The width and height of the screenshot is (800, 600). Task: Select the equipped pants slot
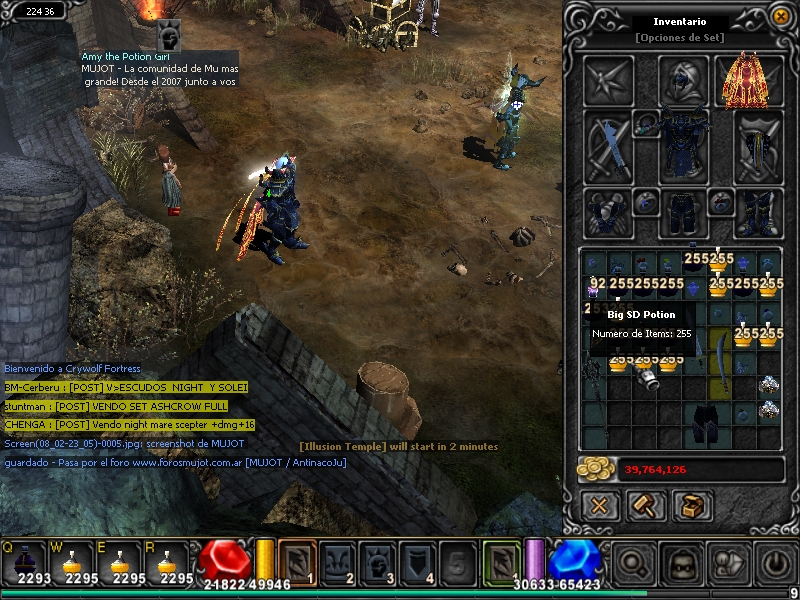[683, 212]
